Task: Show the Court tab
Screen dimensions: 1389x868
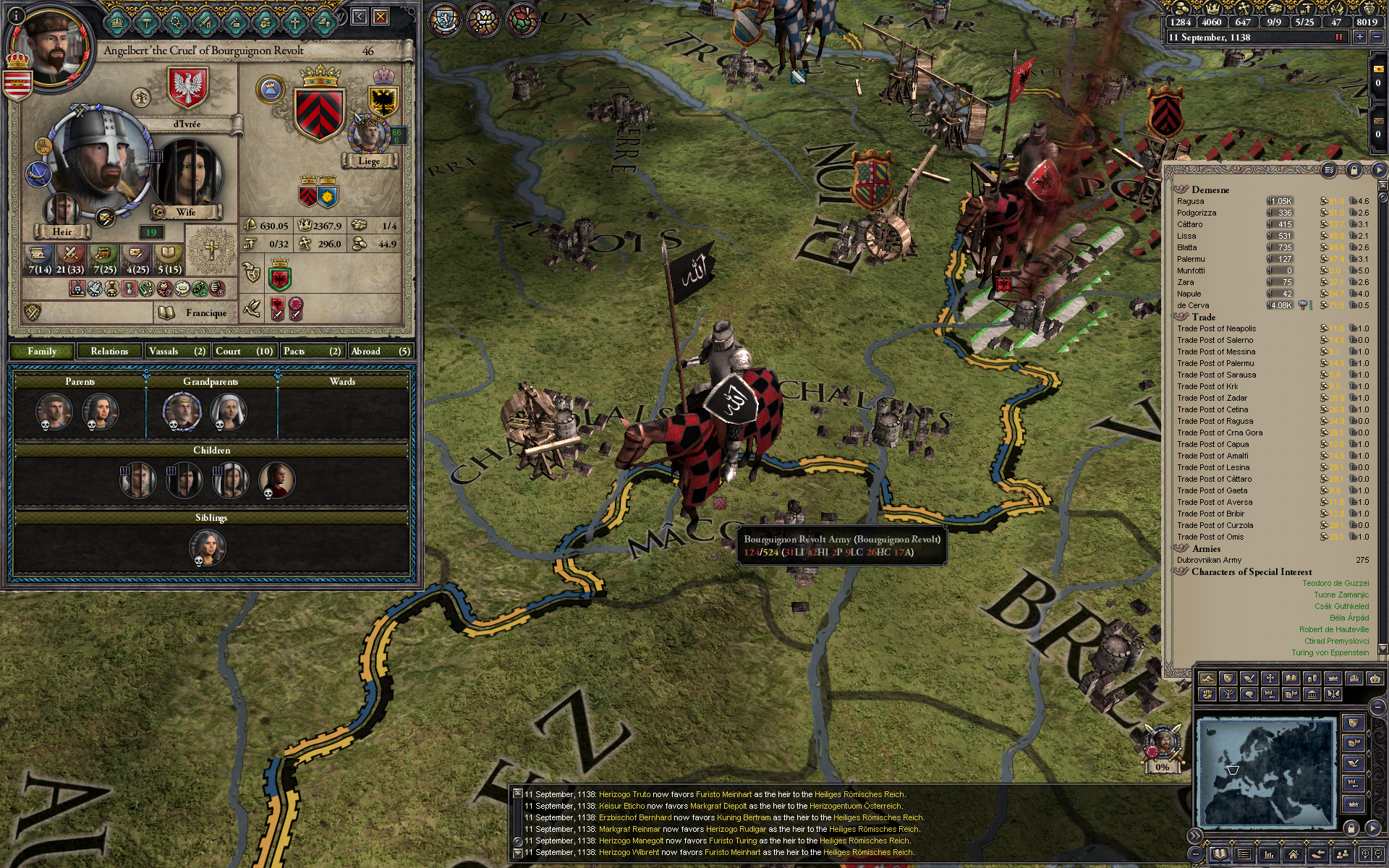Action: click(x=244, y=352)
